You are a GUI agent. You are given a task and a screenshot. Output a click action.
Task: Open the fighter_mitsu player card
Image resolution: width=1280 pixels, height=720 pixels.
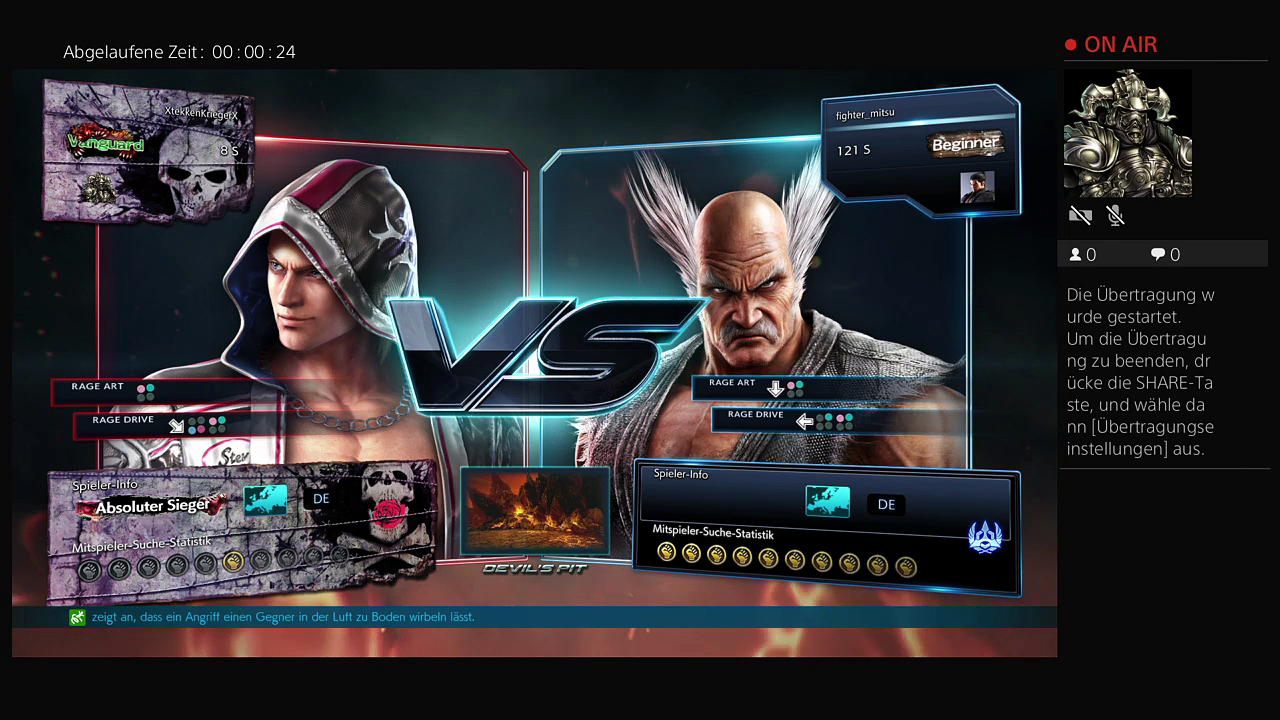920,150
